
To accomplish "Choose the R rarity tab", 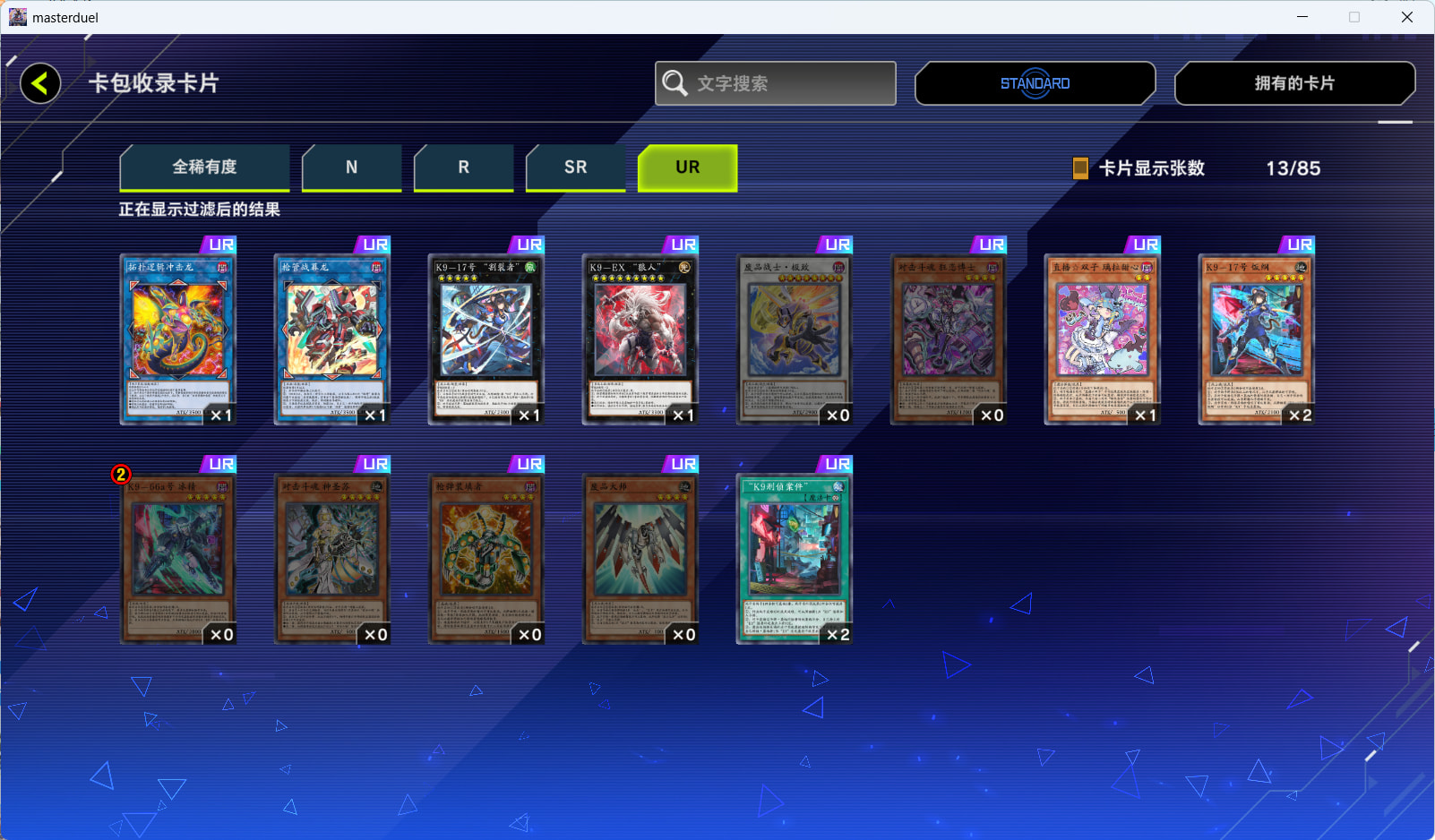I will point(463,167).
